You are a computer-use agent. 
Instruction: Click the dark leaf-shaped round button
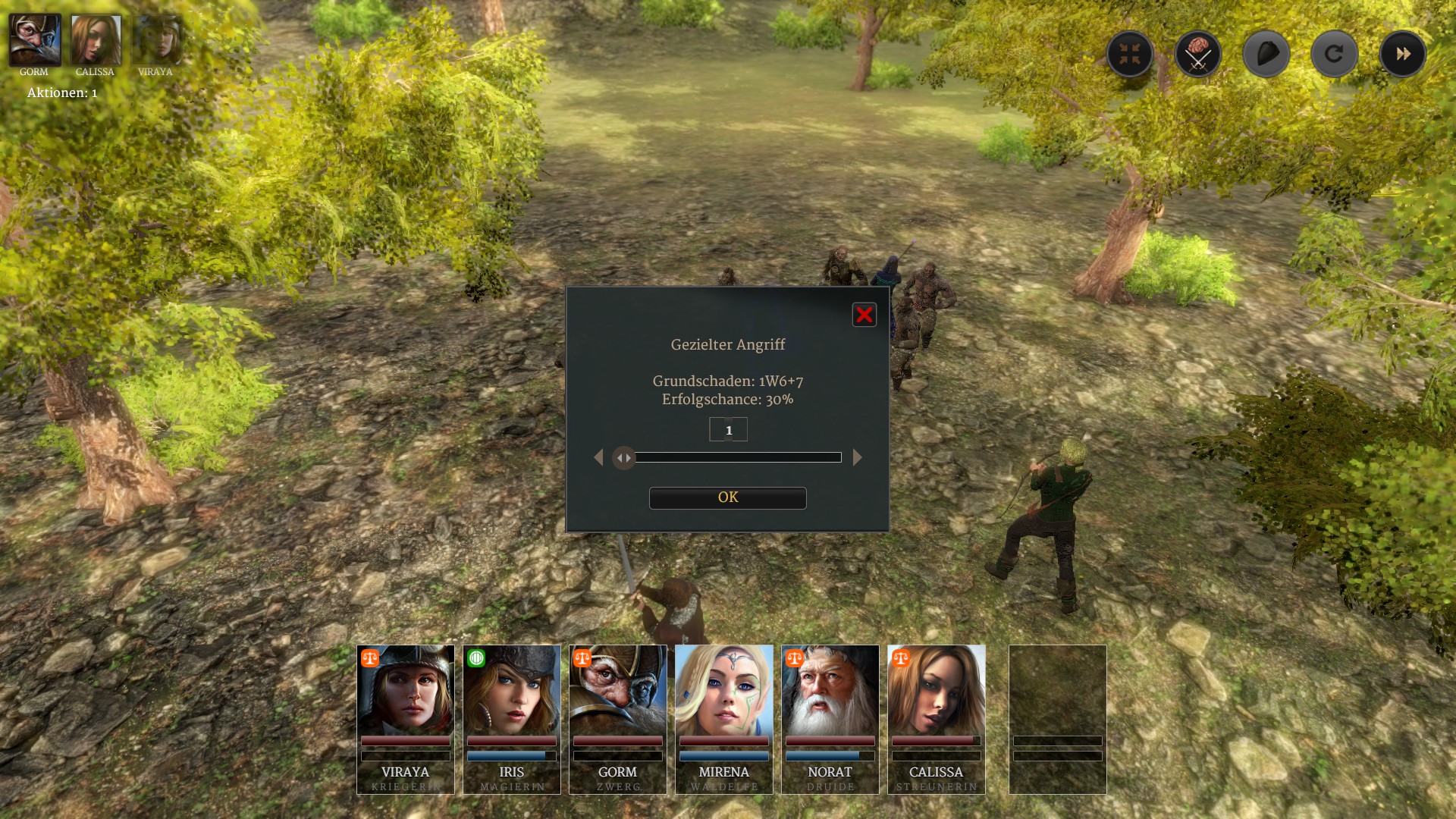pyautogui.click(x=1266, y=54)
